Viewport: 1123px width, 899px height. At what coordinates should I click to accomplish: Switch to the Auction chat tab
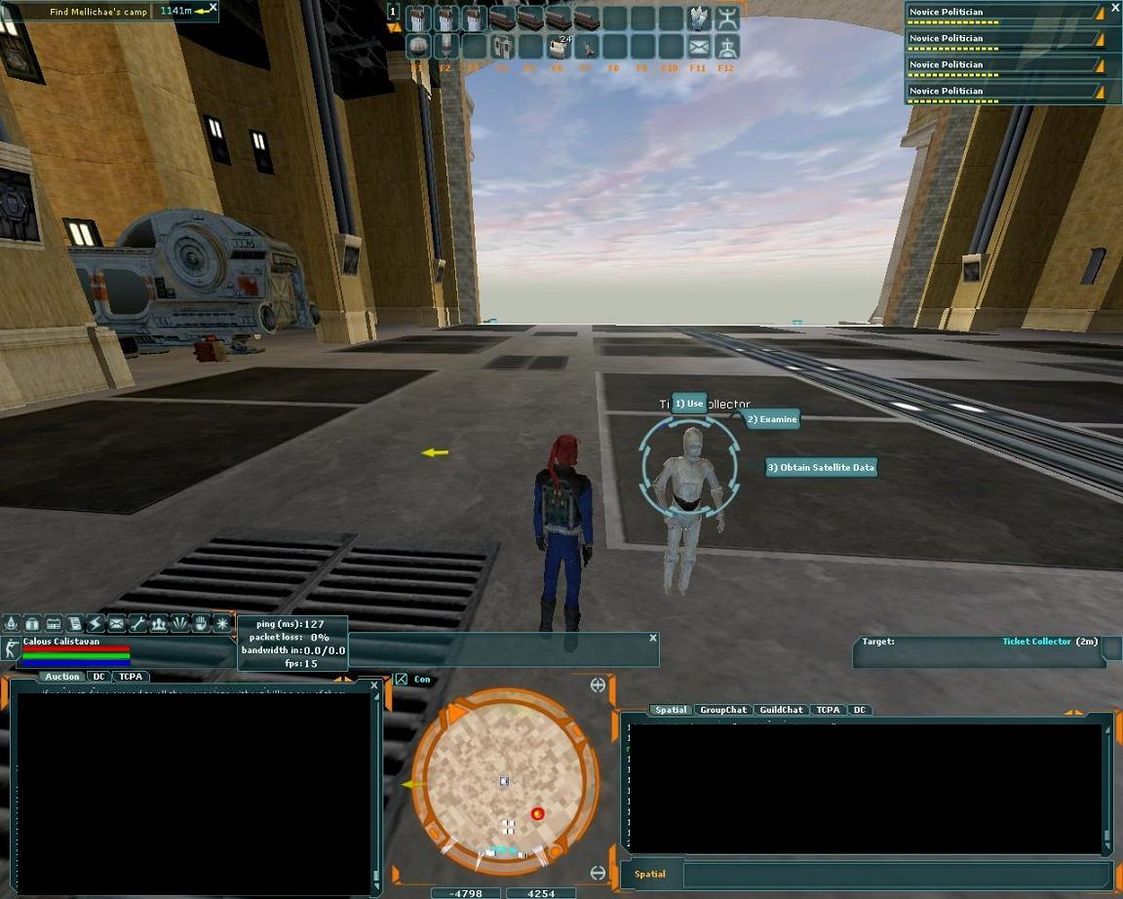point(62,677)
